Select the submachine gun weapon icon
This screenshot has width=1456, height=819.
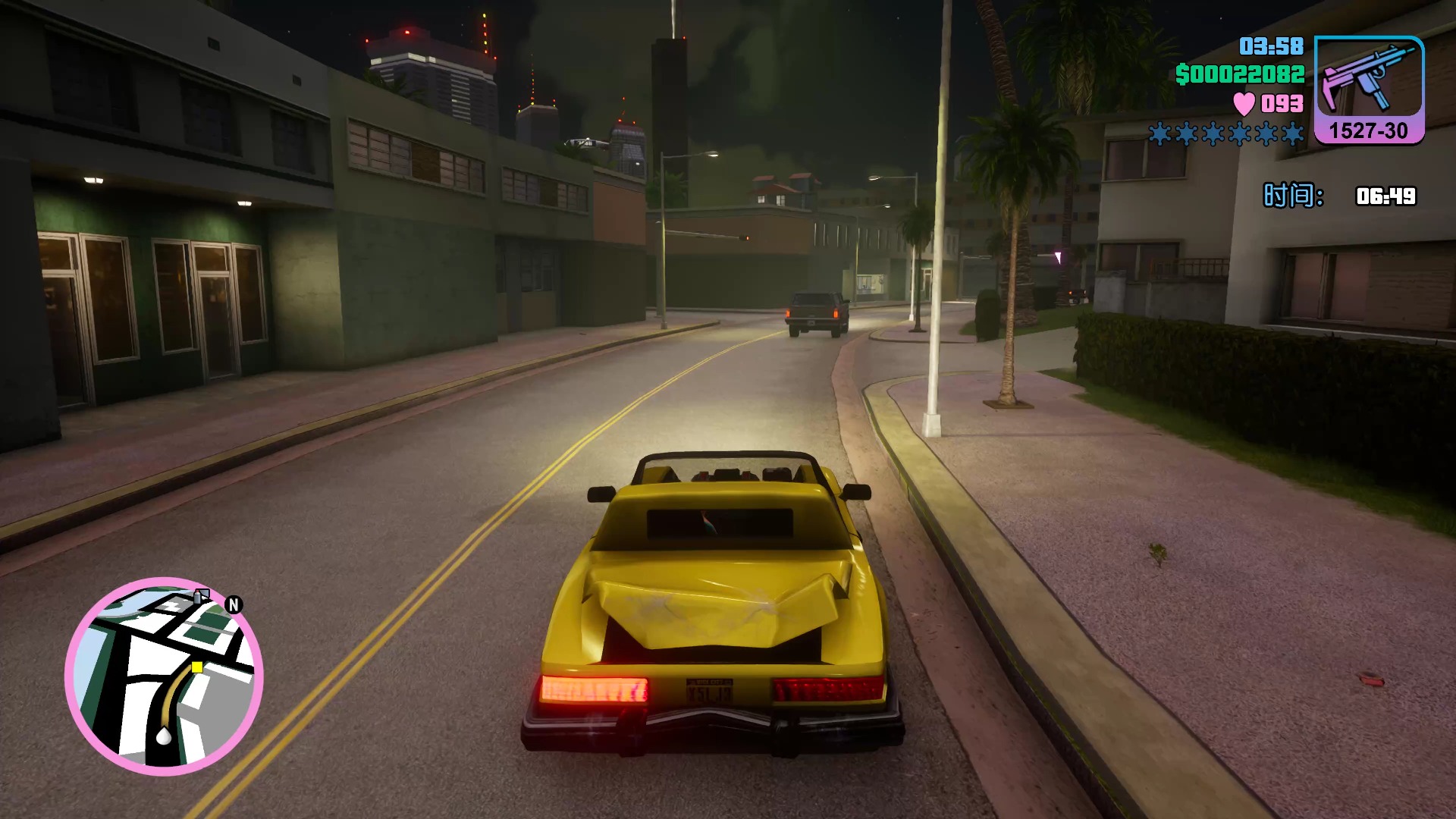pos(1368,78)
